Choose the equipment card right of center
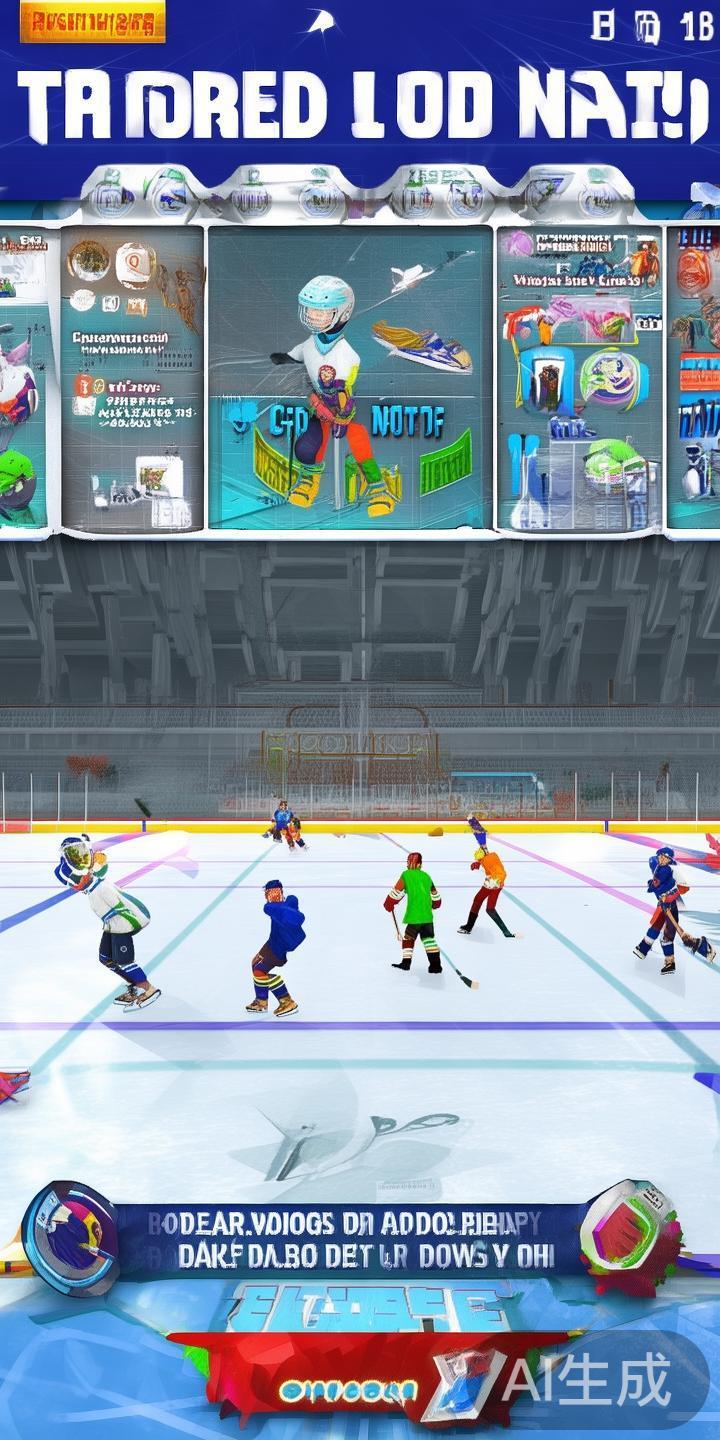This screenshot has height=1440, width=720. pos(580,378)
